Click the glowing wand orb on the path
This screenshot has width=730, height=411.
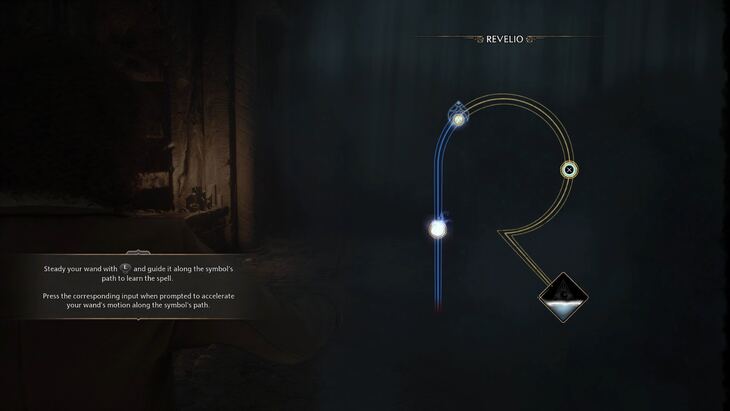437,229
